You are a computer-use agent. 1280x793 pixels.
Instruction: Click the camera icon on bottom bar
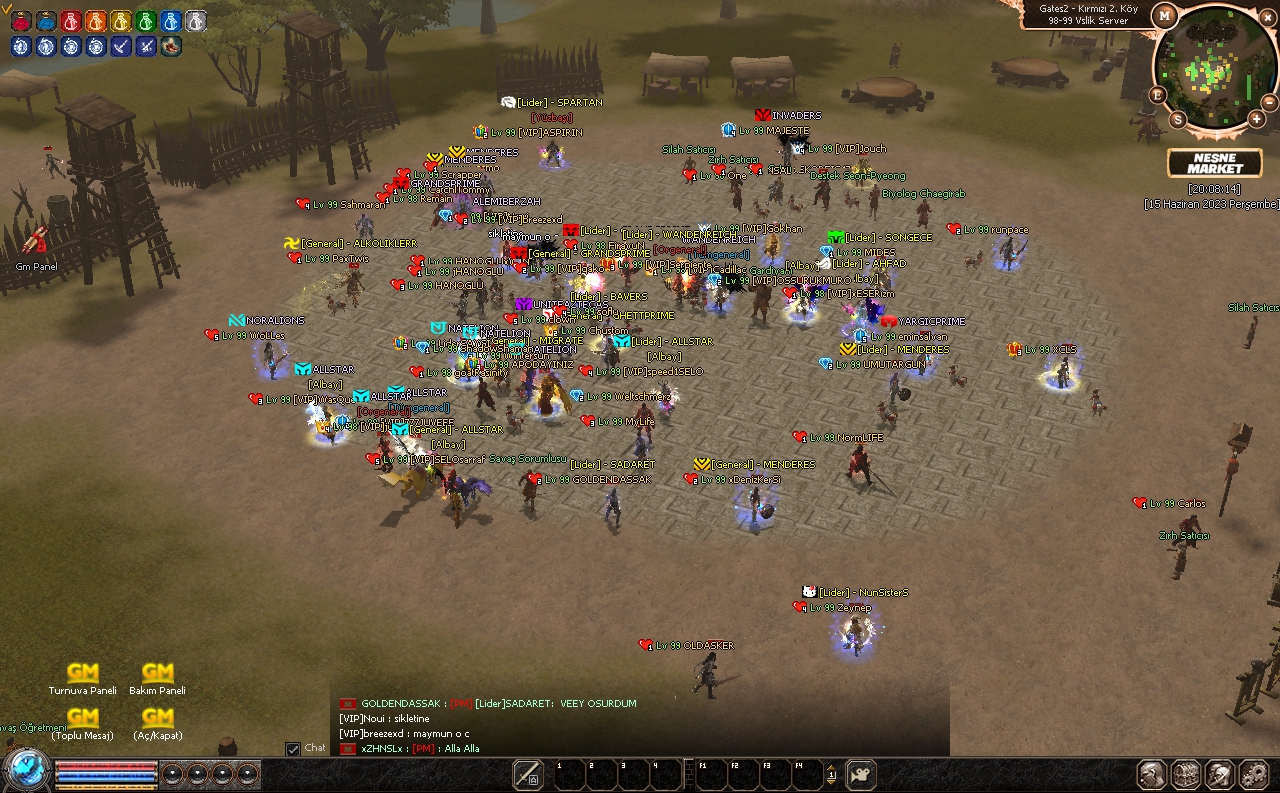pyautogui.click(x=860, y=774)
